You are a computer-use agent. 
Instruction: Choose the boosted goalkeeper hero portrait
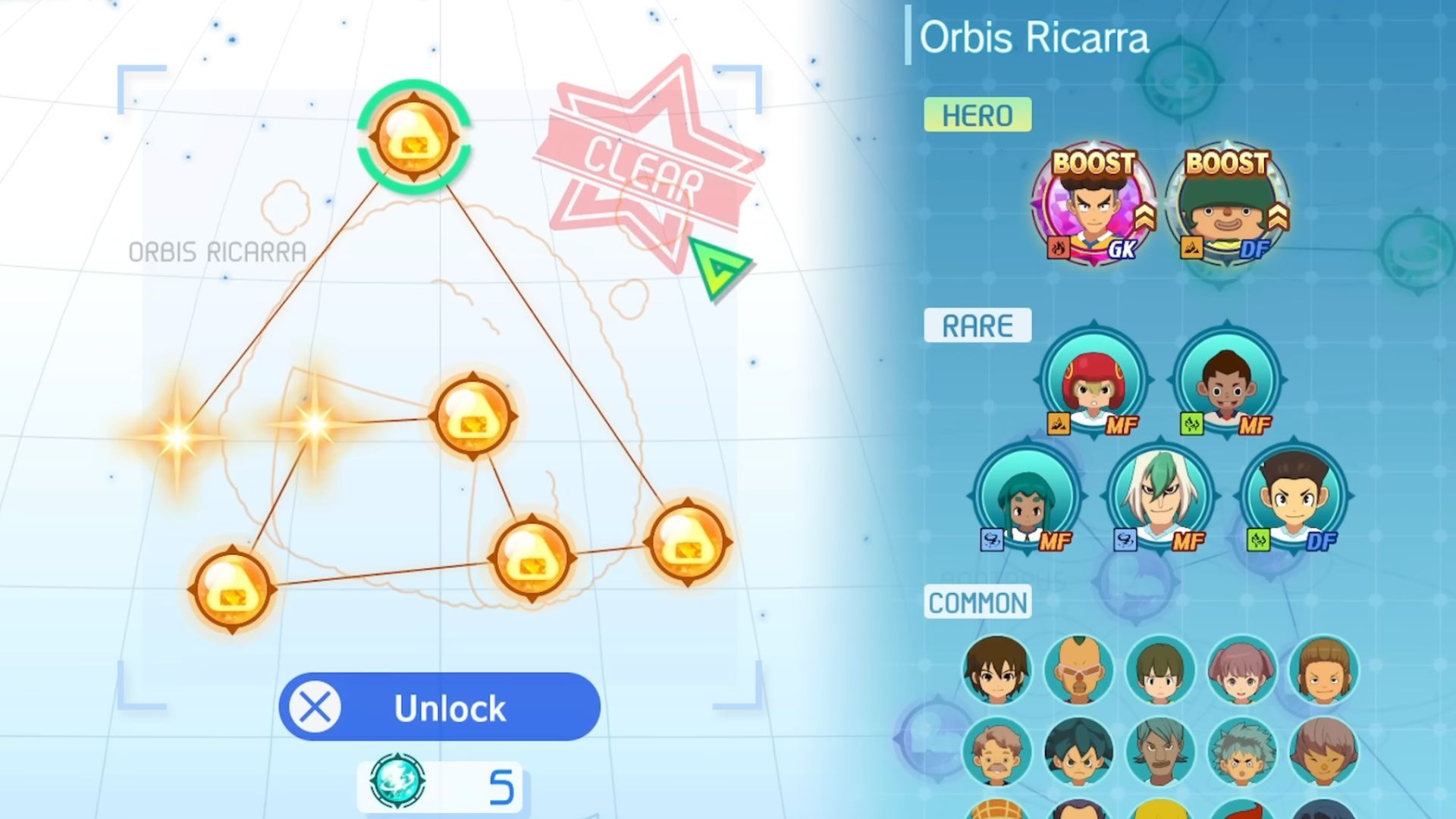pyautogui.click(x=1093, y=205)
